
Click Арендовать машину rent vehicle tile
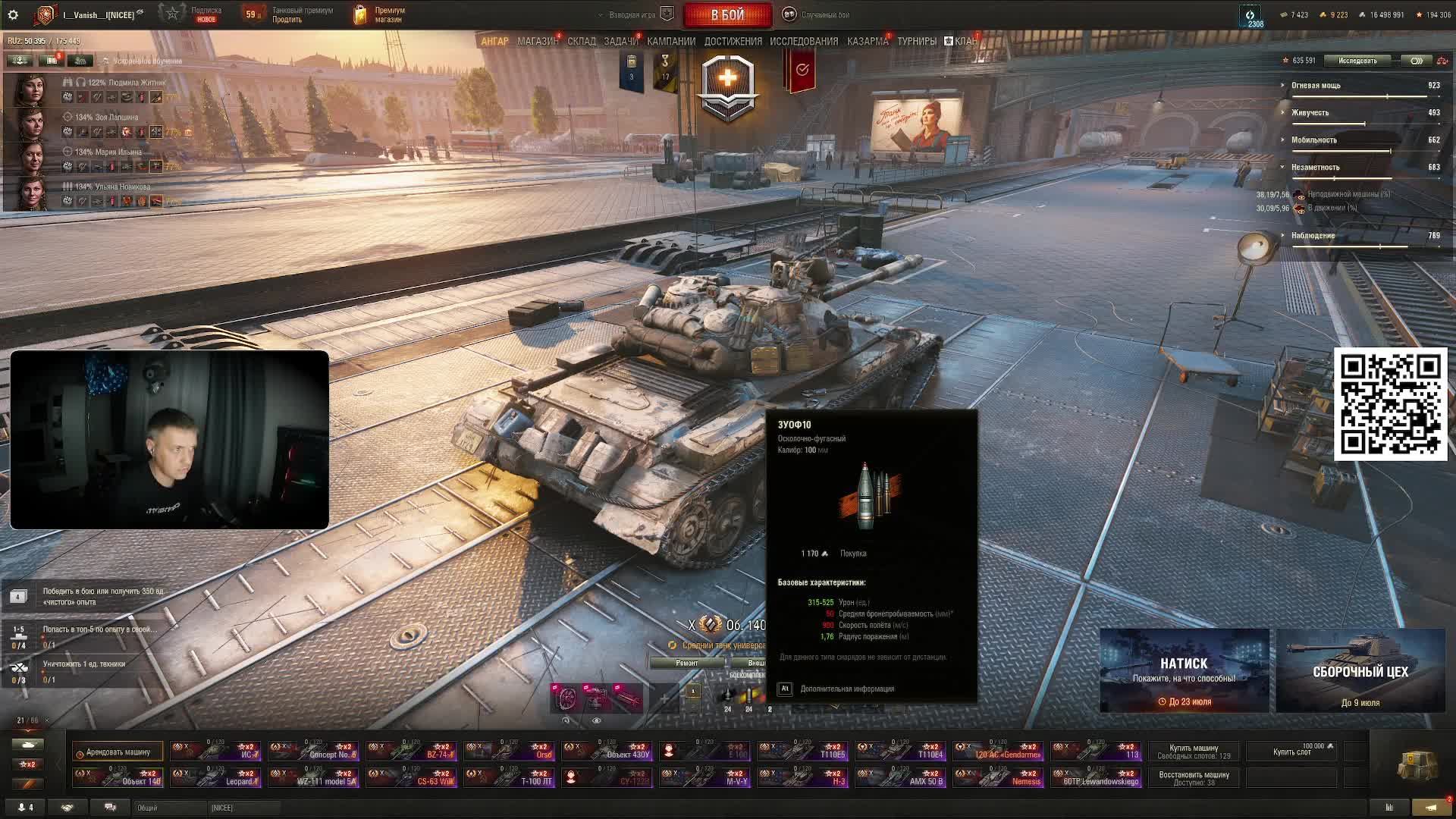118,752
